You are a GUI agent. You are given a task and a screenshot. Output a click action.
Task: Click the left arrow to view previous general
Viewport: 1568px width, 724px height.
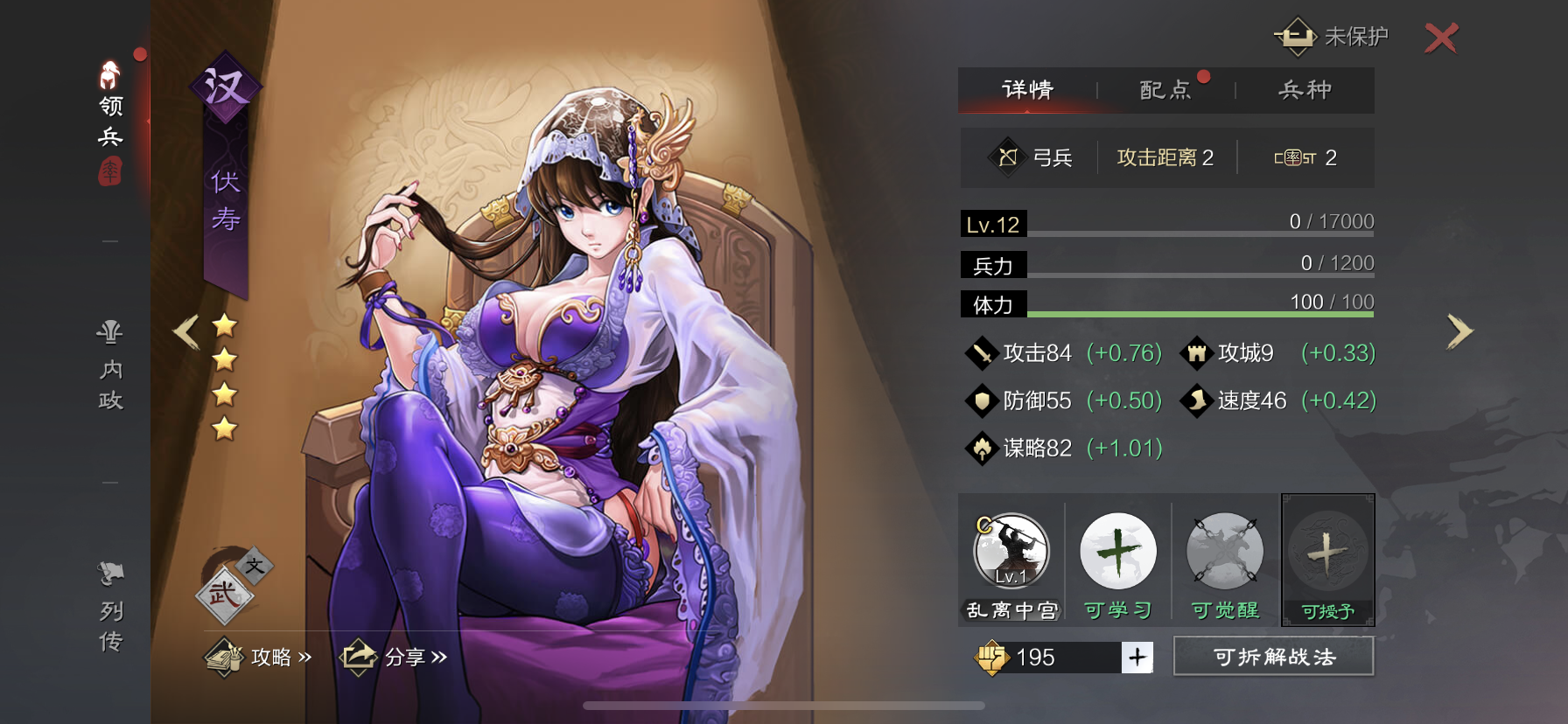pyautogui.click(x=185, y=331)
